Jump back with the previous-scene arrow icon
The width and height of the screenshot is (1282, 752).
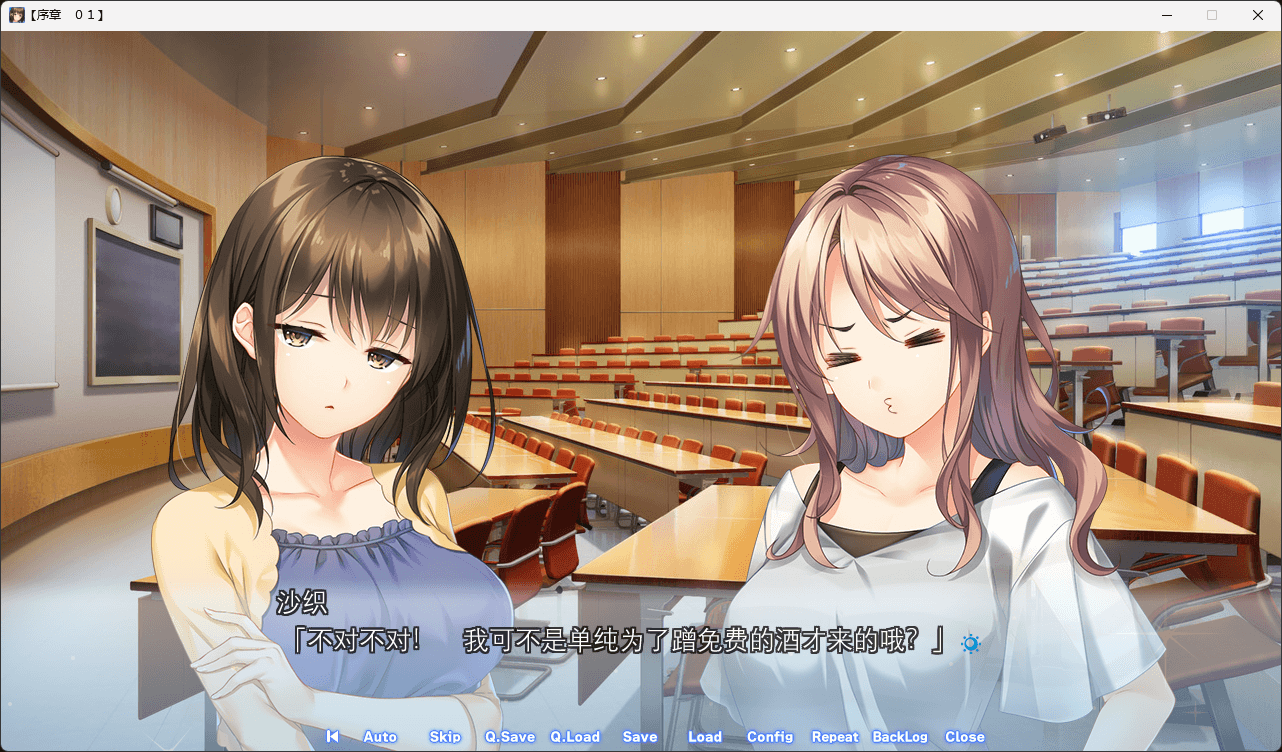[x=332, y=737]
